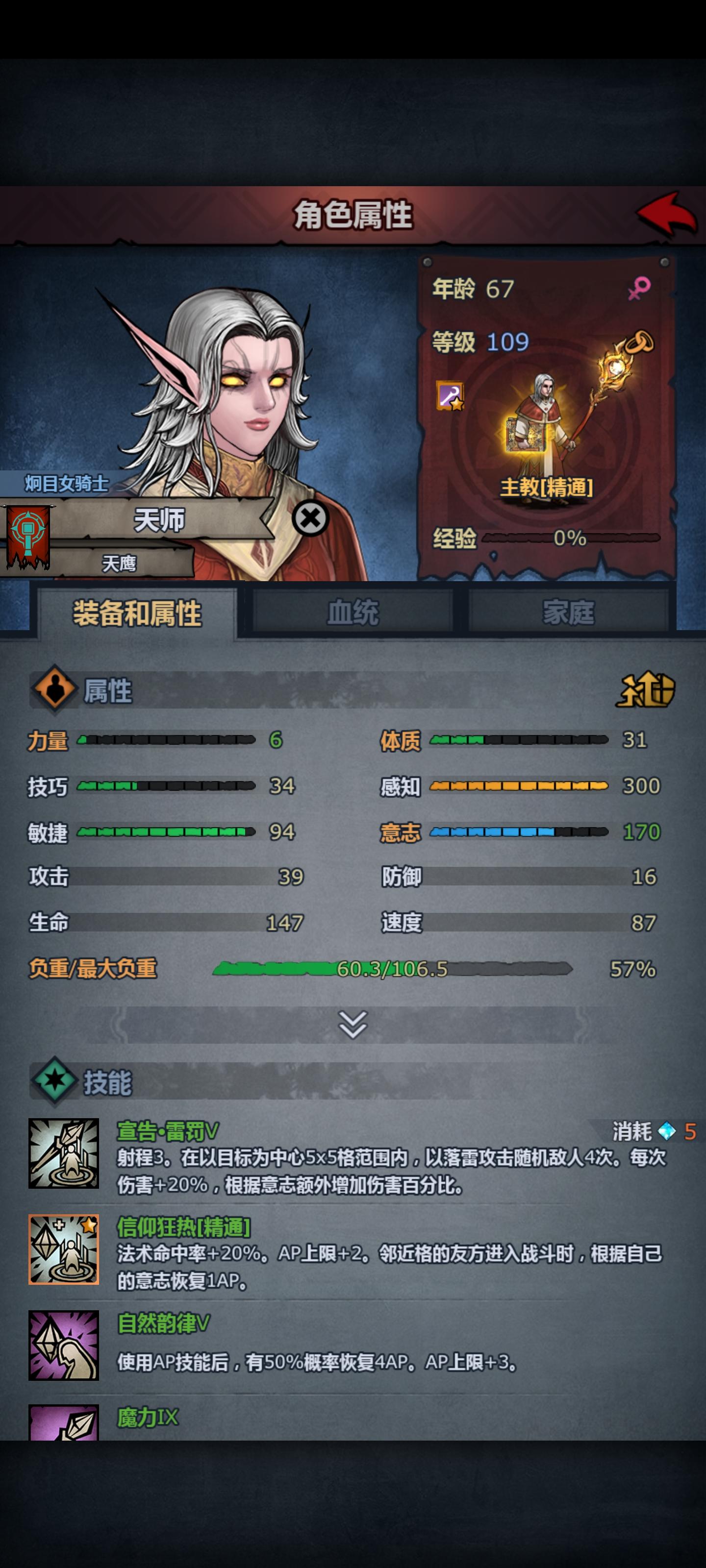The width and height of the screenshot is (706, 1568).
Task: Select the 装备和属性 tab
Action: click(x=137, y=613)
